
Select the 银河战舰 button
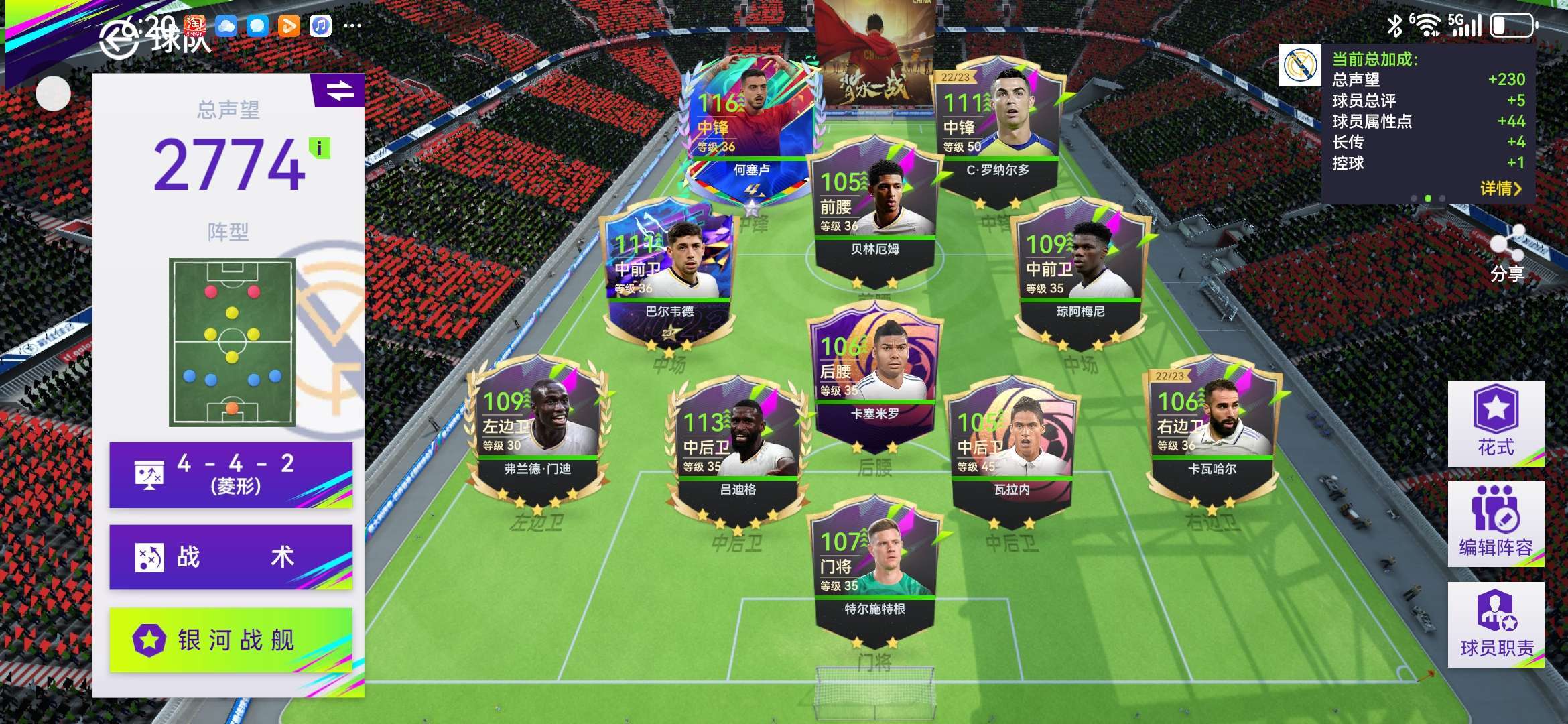231,640
